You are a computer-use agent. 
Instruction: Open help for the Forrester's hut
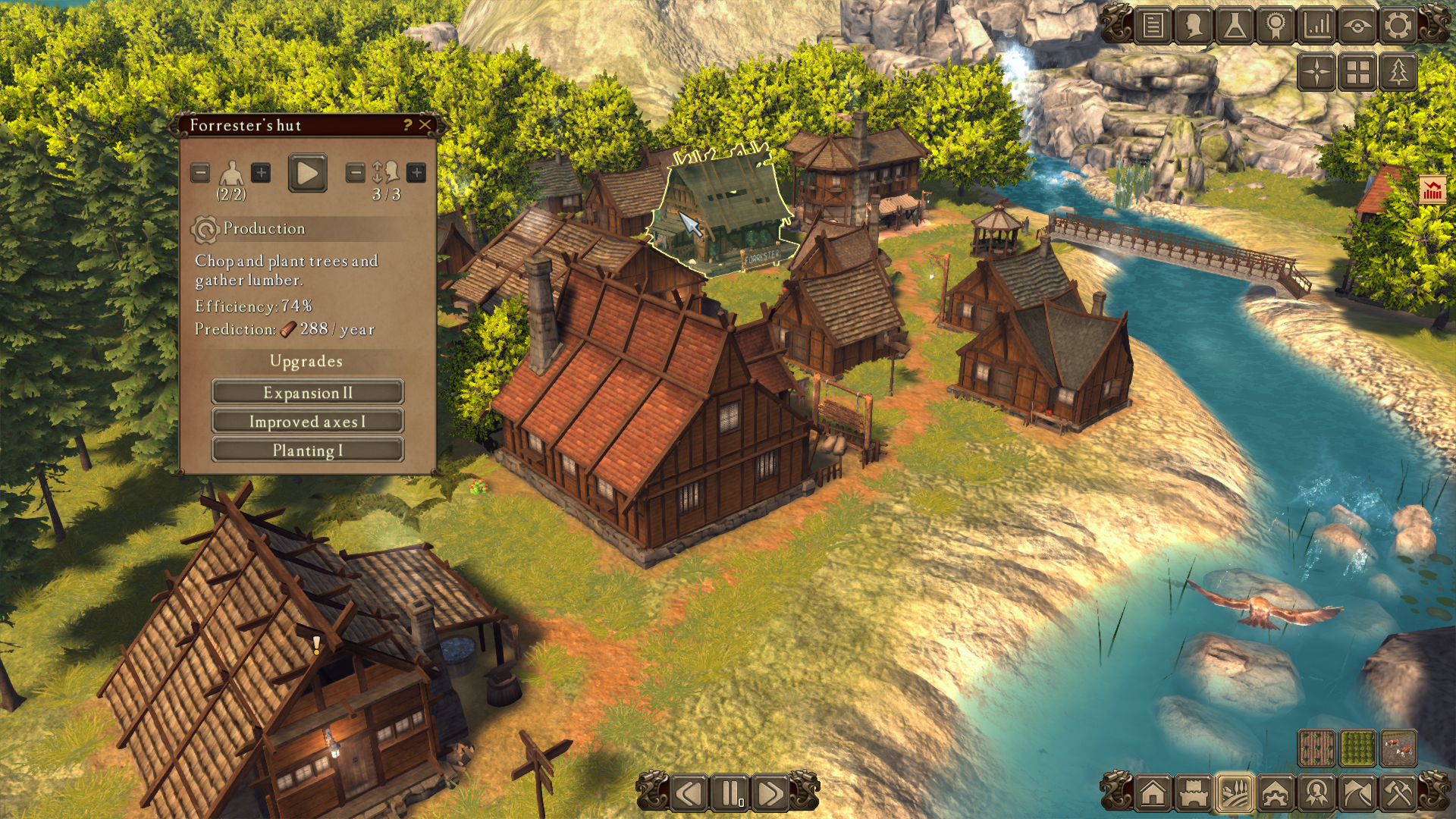point(407,125)
